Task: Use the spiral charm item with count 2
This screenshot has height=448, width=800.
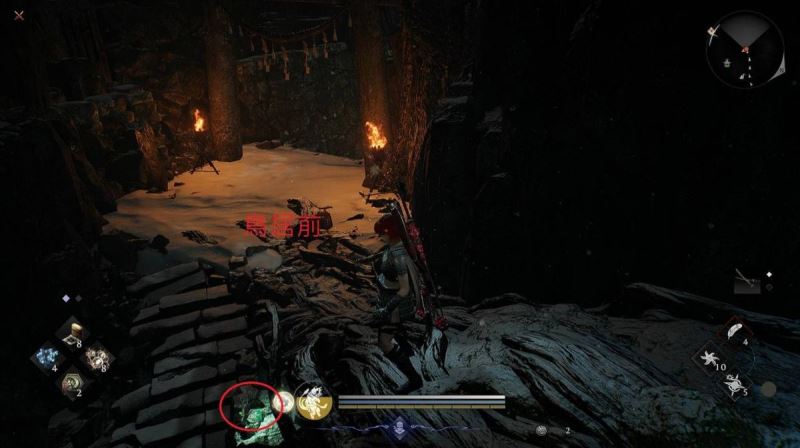Action: click(71, 383)
